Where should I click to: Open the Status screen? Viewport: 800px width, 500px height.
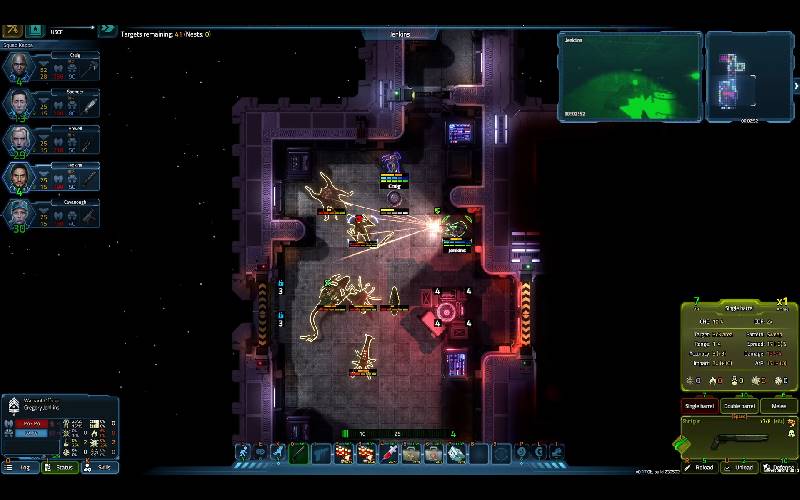[62, 466]
